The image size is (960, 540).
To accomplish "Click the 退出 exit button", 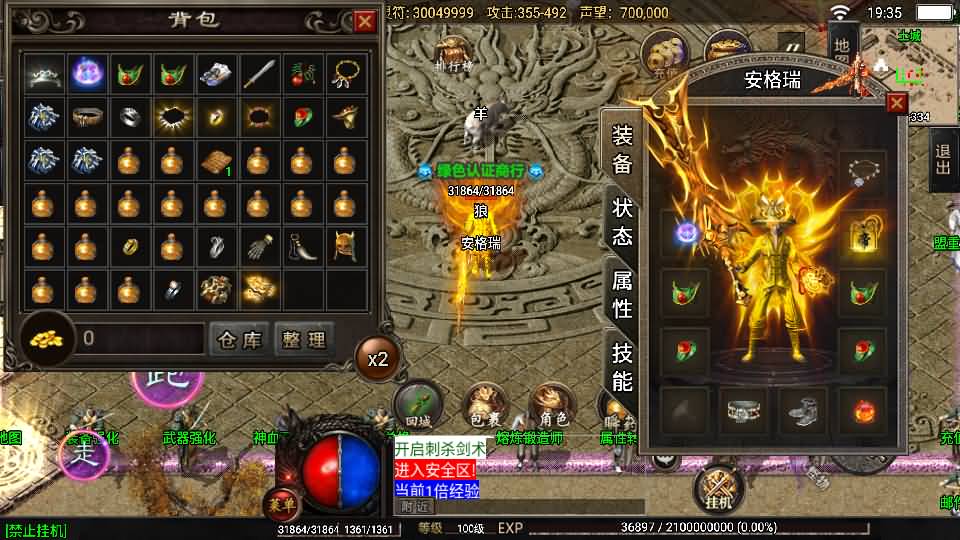I will coord(943,165).
